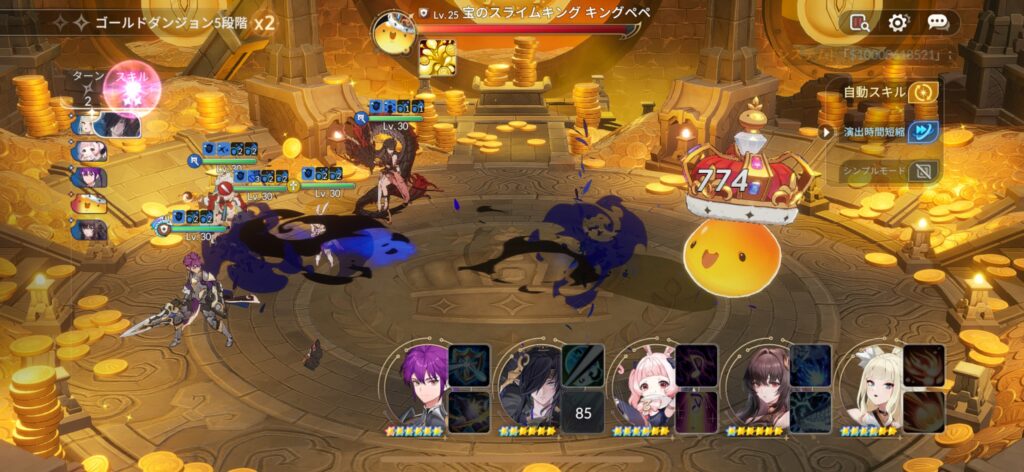Activate the bunny girl's upper music note skill

click(x=696, y=365)
